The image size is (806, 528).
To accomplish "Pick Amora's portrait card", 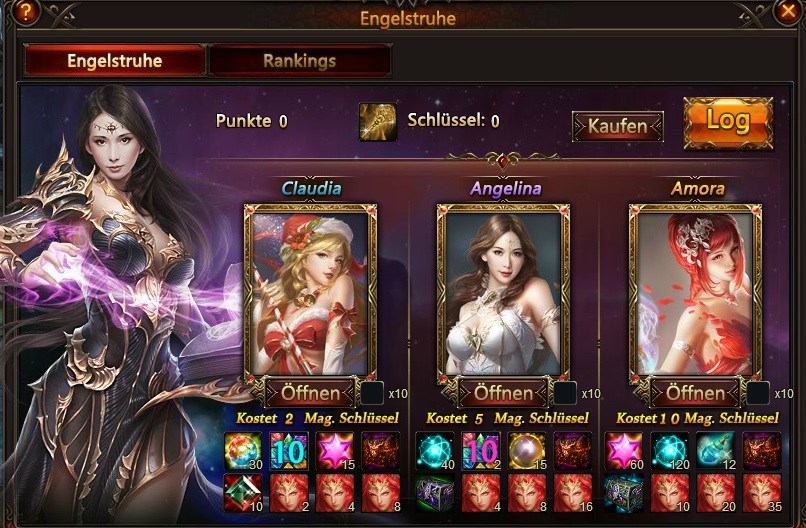I will 694,290.
